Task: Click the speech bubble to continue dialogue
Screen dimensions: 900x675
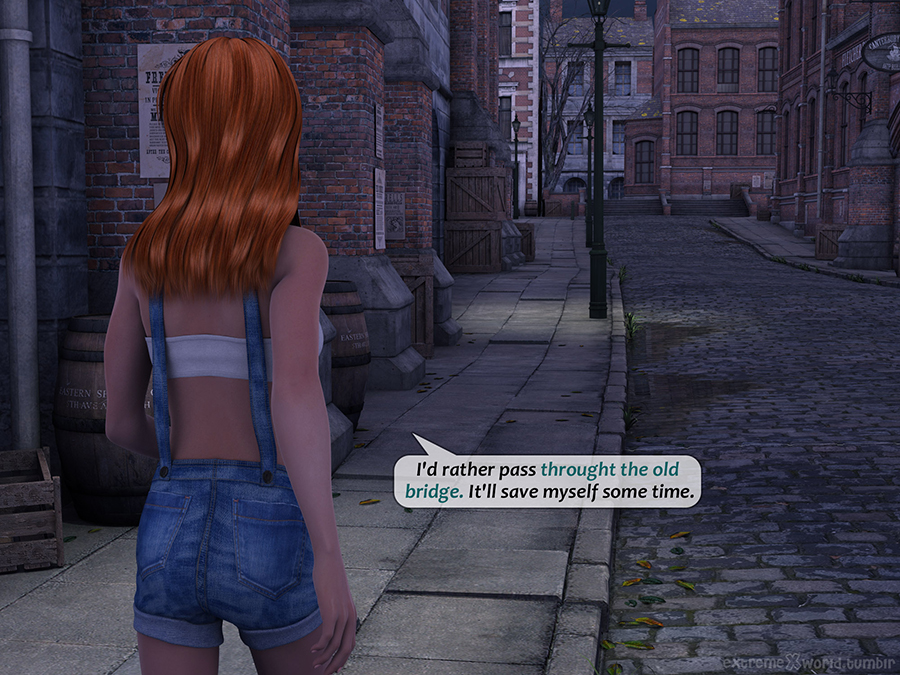Action: tap(546, 480)
